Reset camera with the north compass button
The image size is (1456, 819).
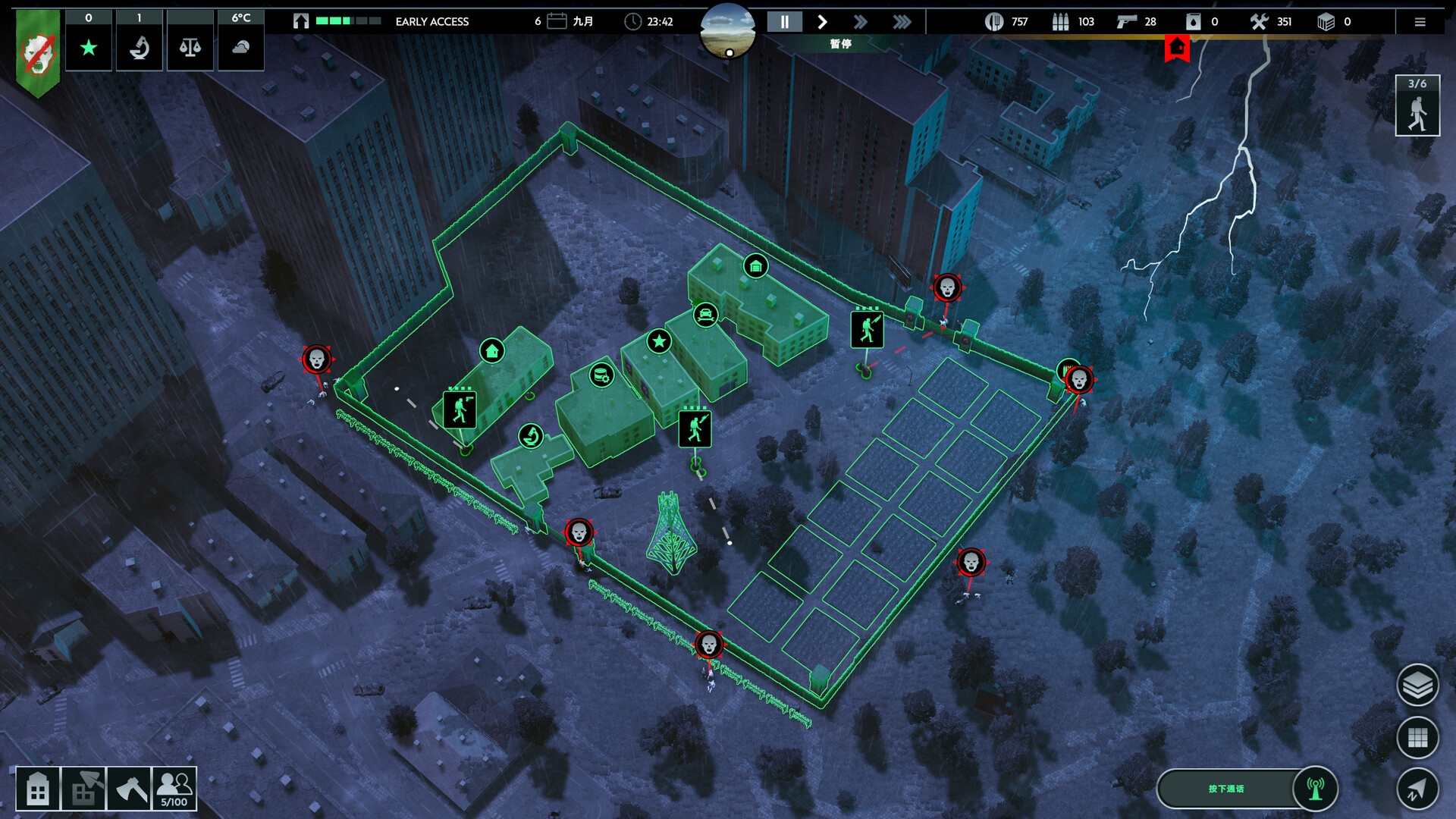pos(1417,789)
